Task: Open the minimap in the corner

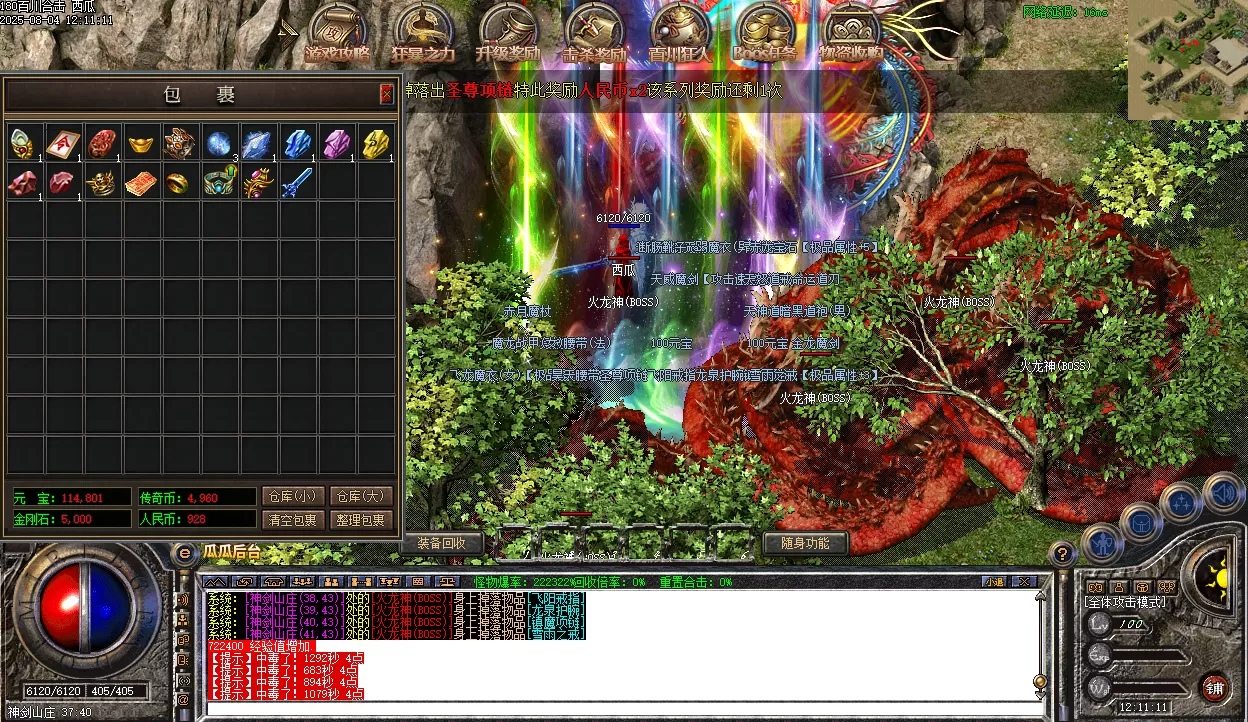Action: [1188, 60]
